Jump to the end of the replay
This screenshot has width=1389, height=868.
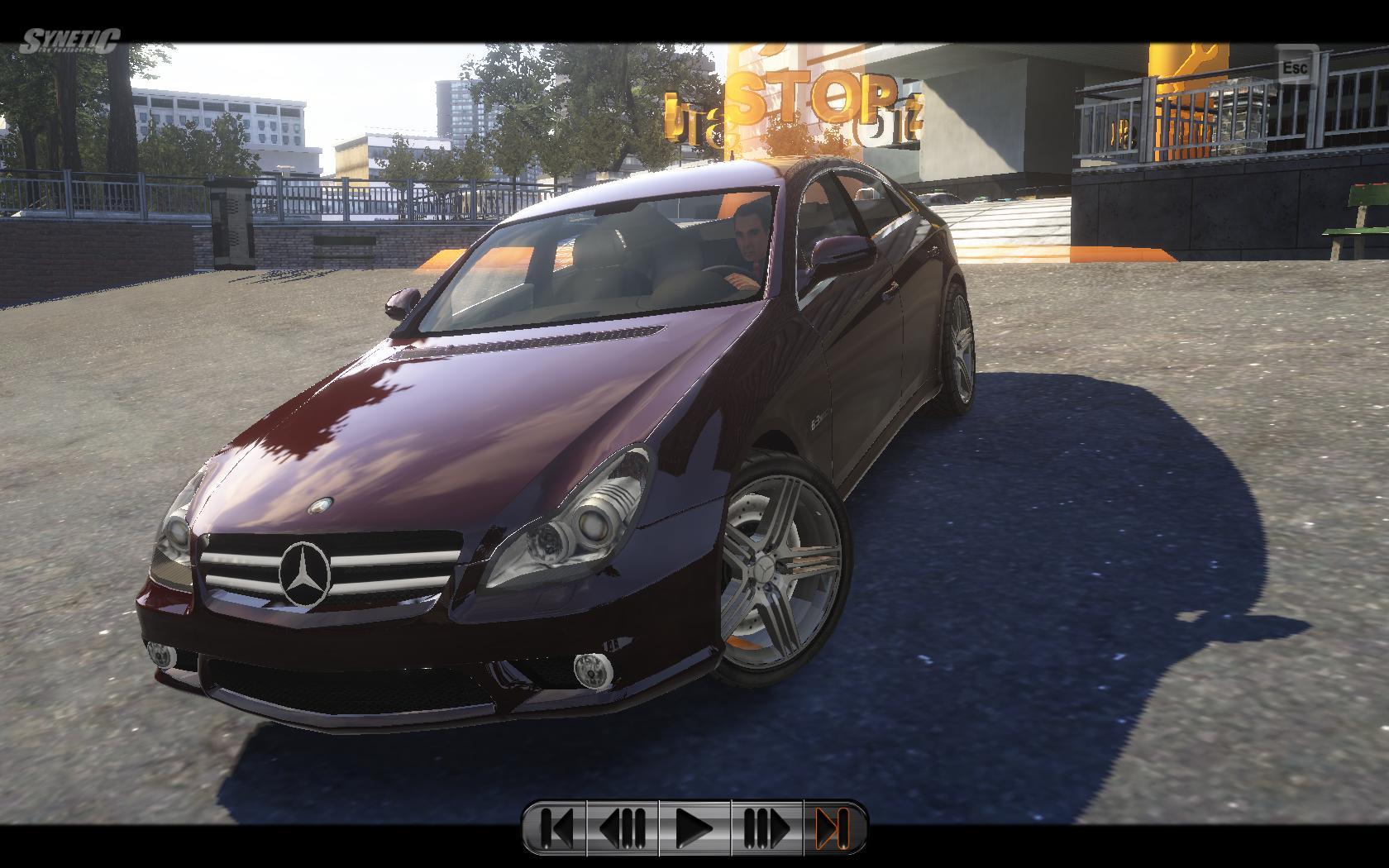833,827
